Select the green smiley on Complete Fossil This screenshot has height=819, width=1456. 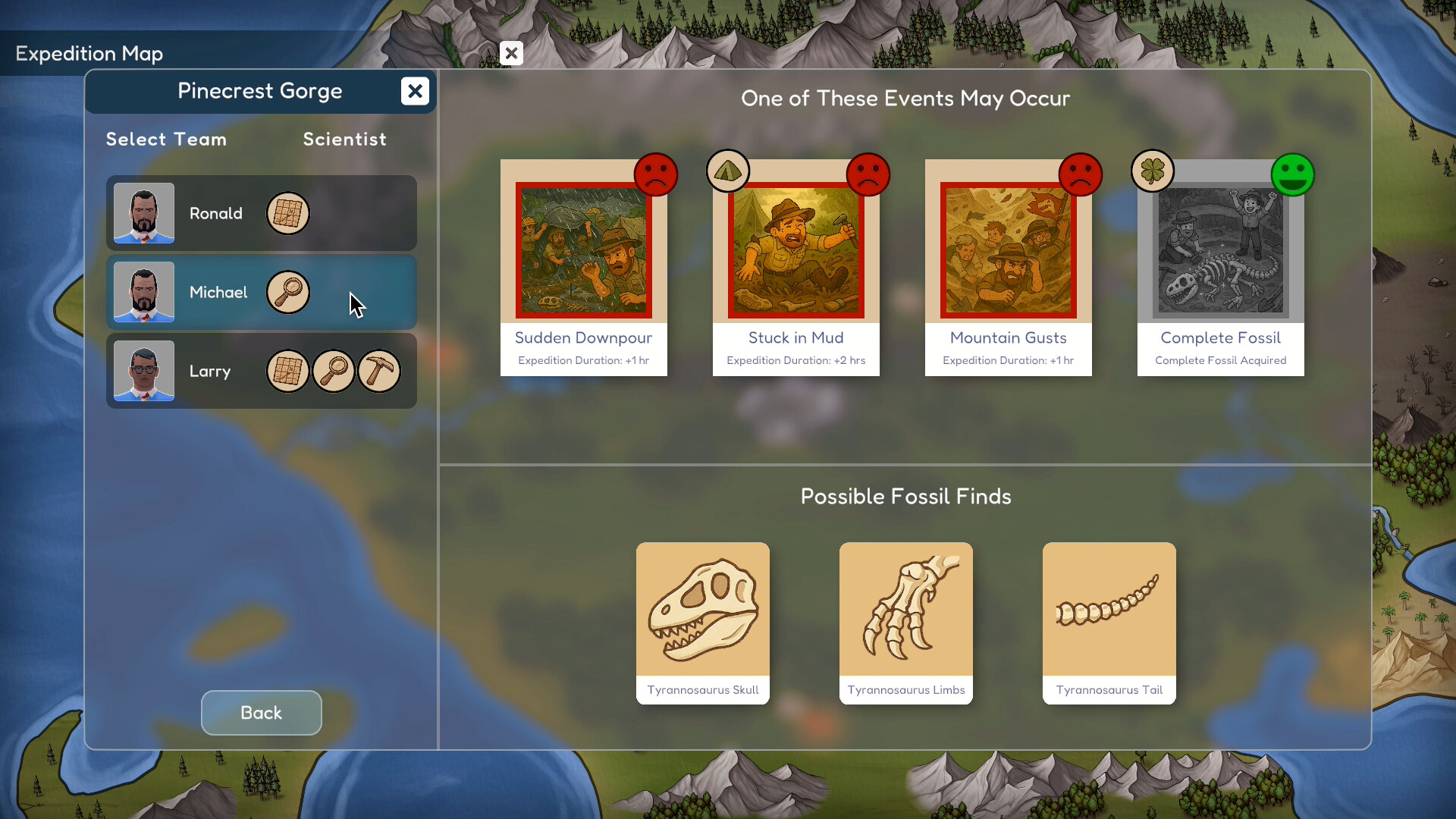click(x=1293, y=175)
